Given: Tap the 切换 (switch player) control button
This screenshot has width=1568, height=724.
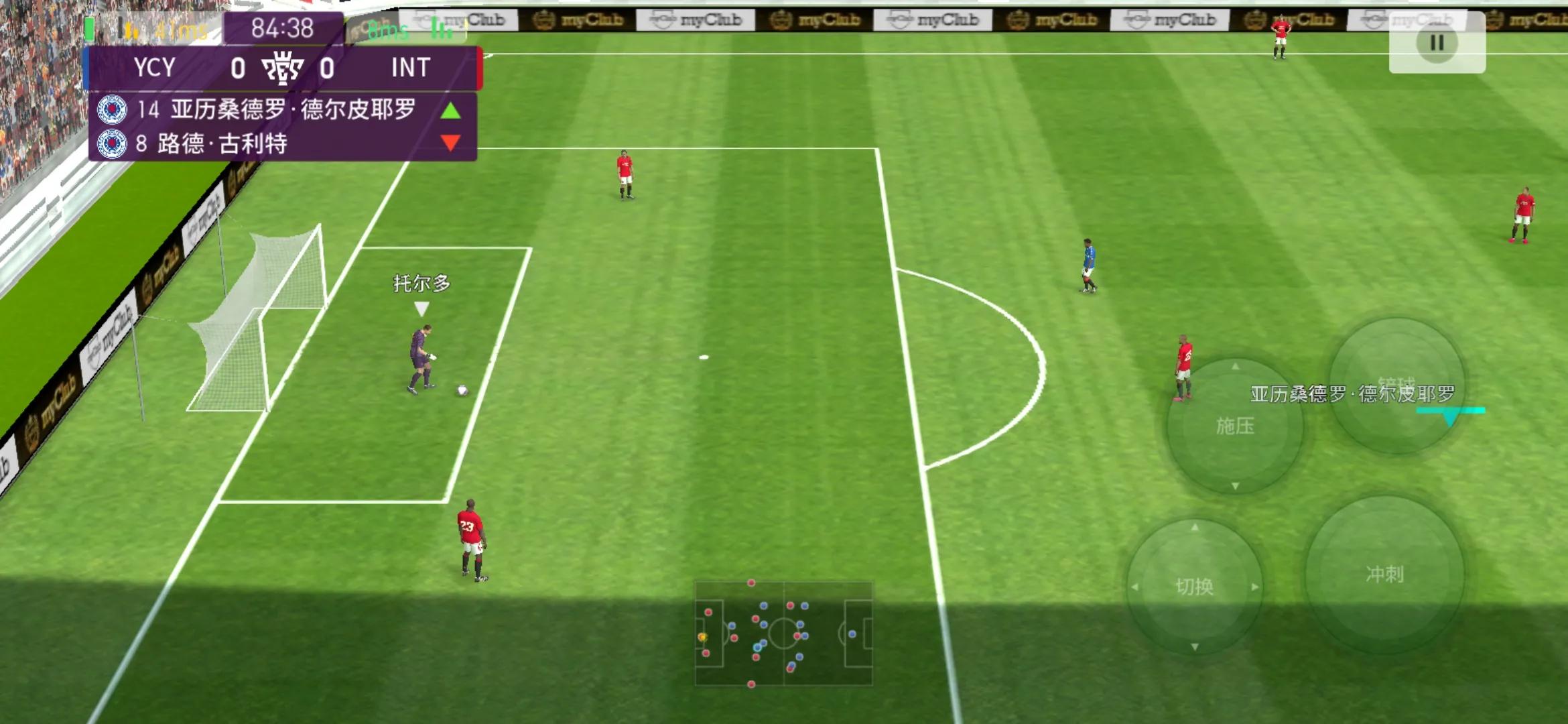Looking at the screenshot, I should point(1194,587).
